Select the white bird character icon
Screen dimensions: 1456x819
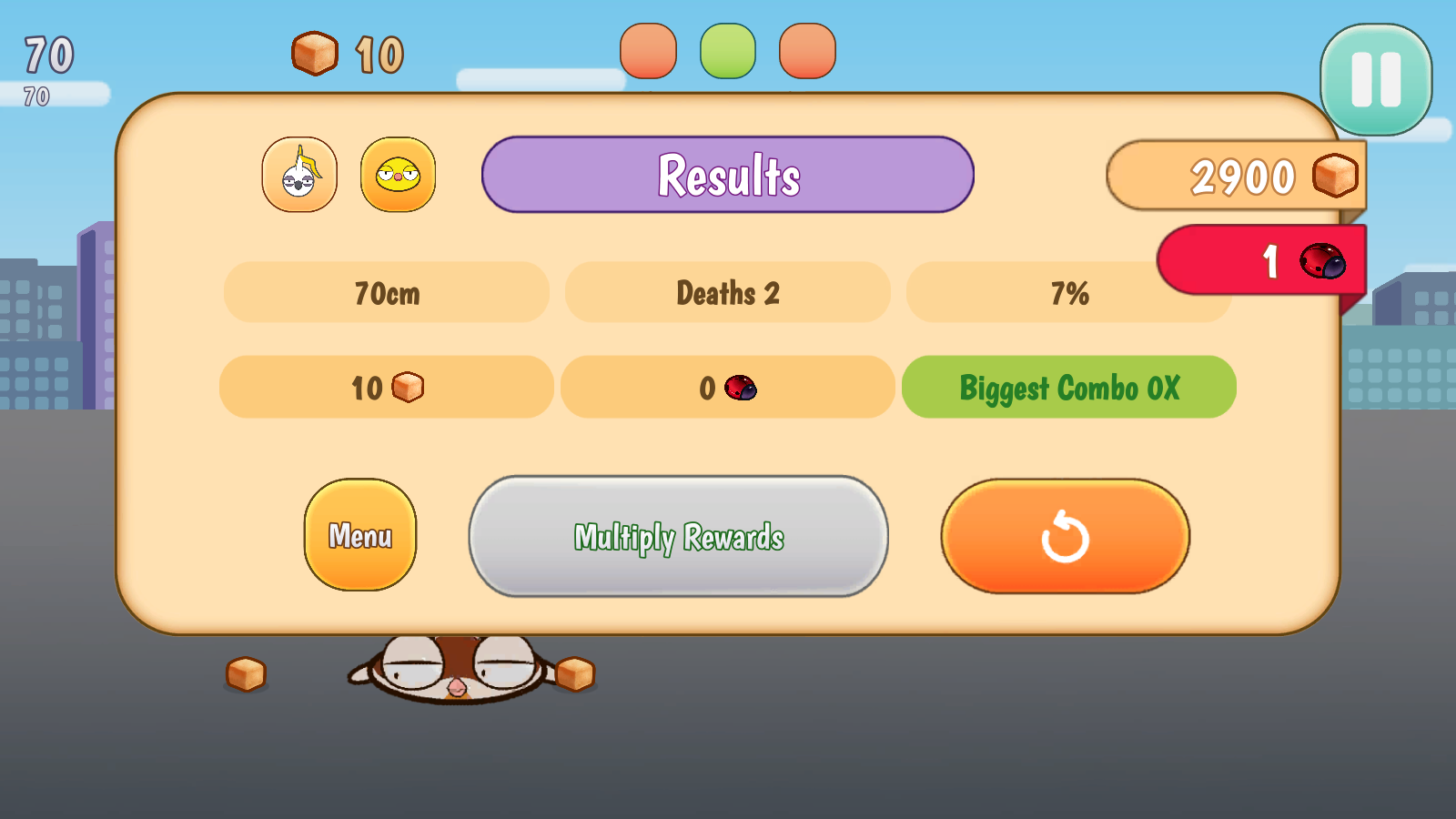[299, 175]
